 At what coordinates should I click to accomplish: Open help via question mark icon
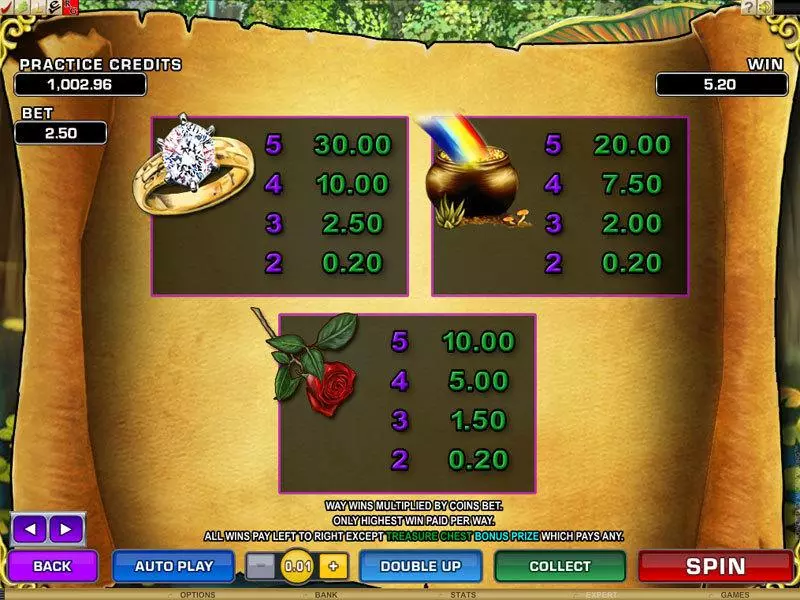tap(748, 8)
